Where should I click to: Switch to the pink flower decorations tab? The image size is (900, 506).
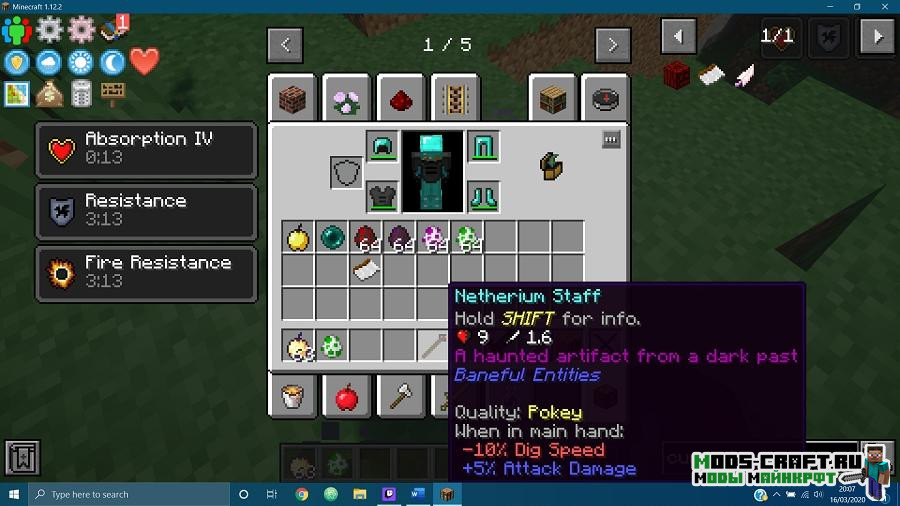(346, 99)
